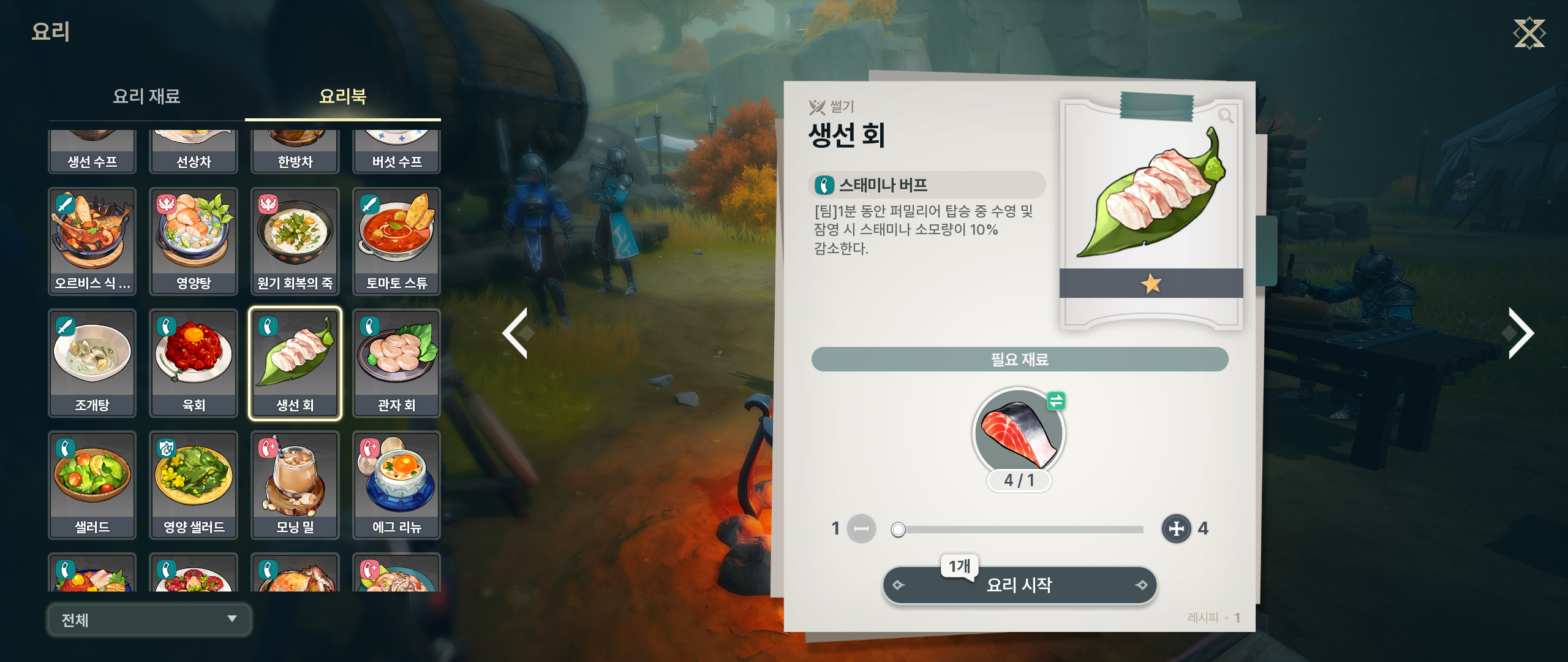Start cooking with 요리 시작 button
Screen dimensions: 1568x662
pos(1019,585)
